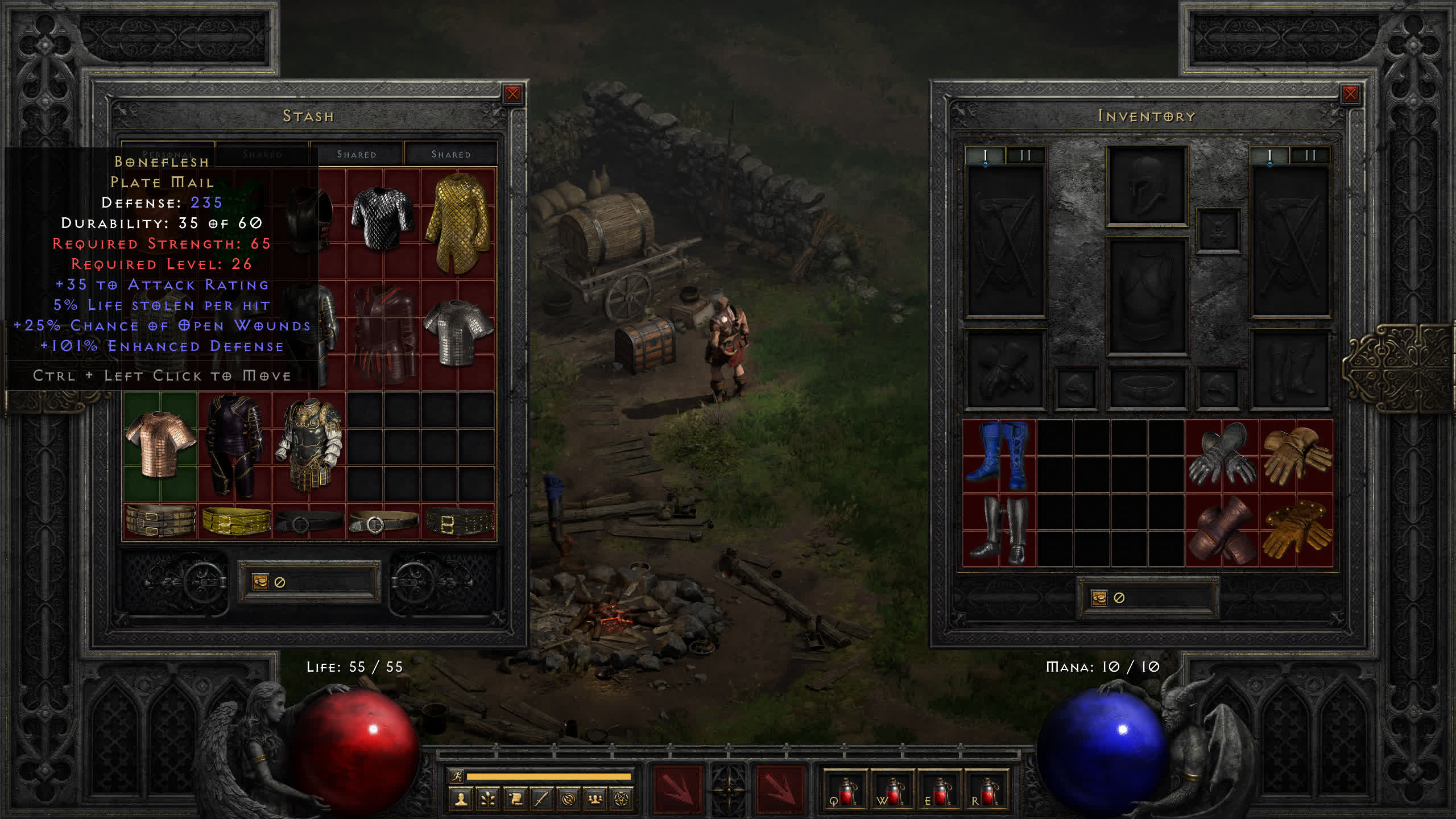The width and height of the screenshot is (1456, 819).
Task: Pick up the tan leather gloves
Action: pos(1296,456)
